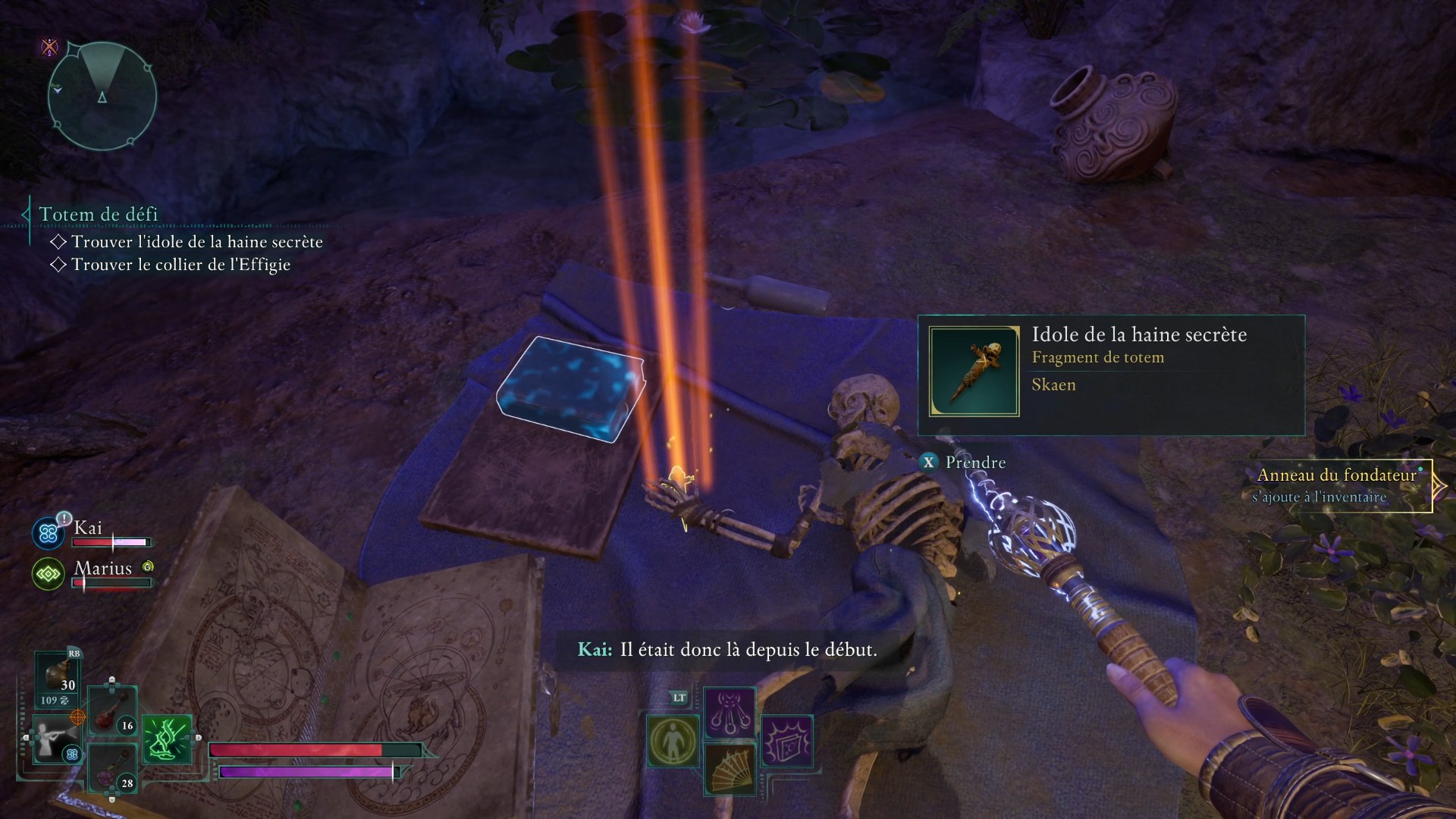Use the purple essence potion slot

point(112,767)
